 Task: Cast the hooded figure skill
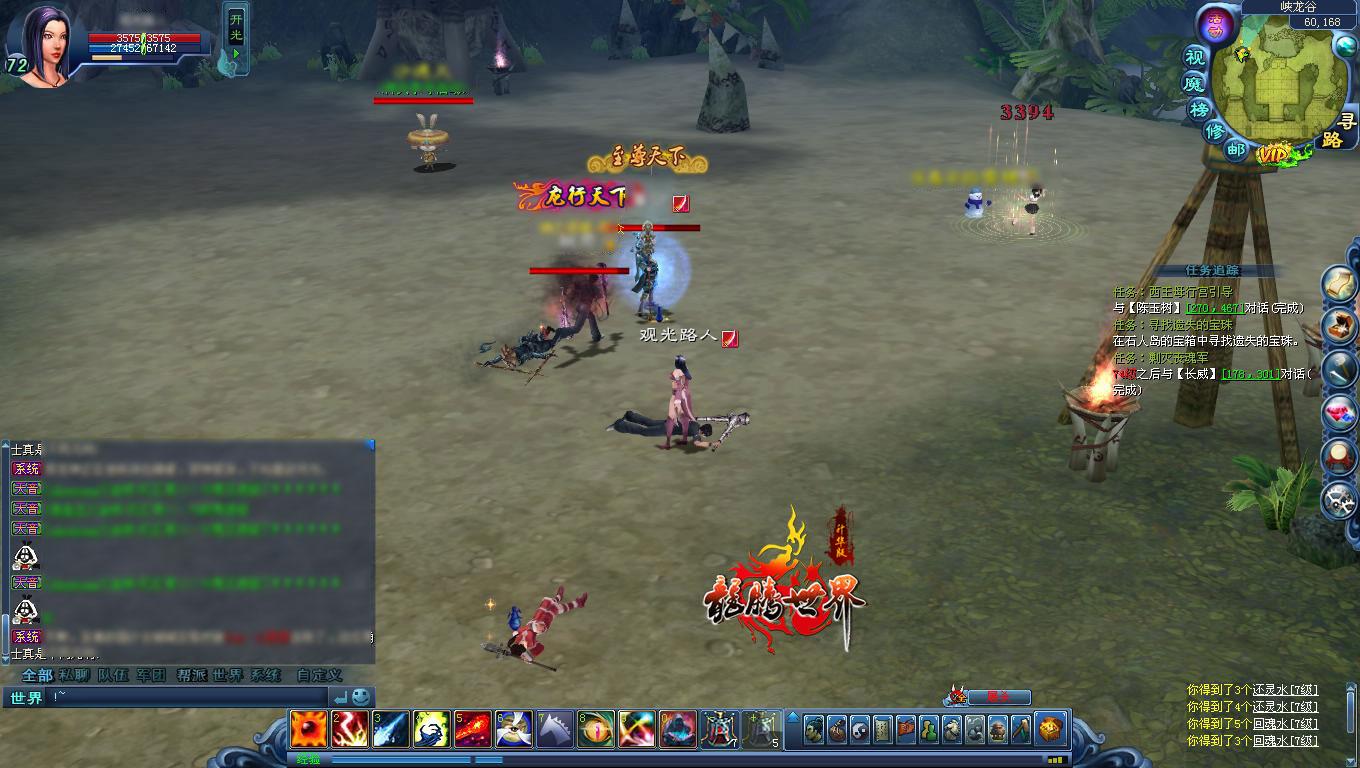678,729
